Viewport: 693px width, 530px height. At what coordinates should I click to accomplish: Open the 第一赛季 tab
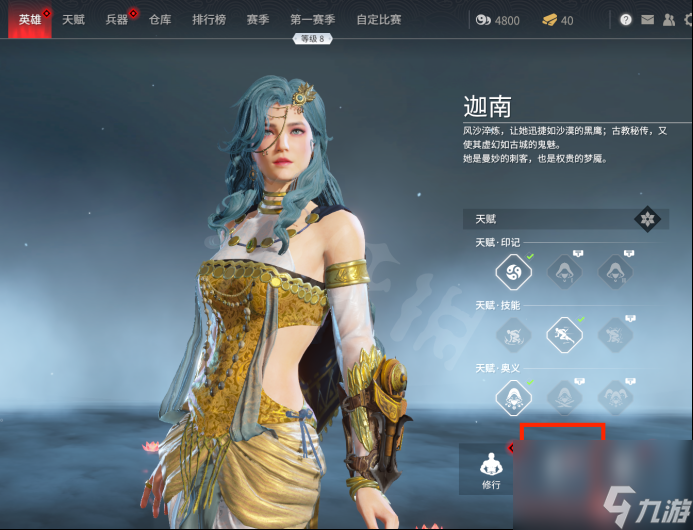[x=313, y=19]
